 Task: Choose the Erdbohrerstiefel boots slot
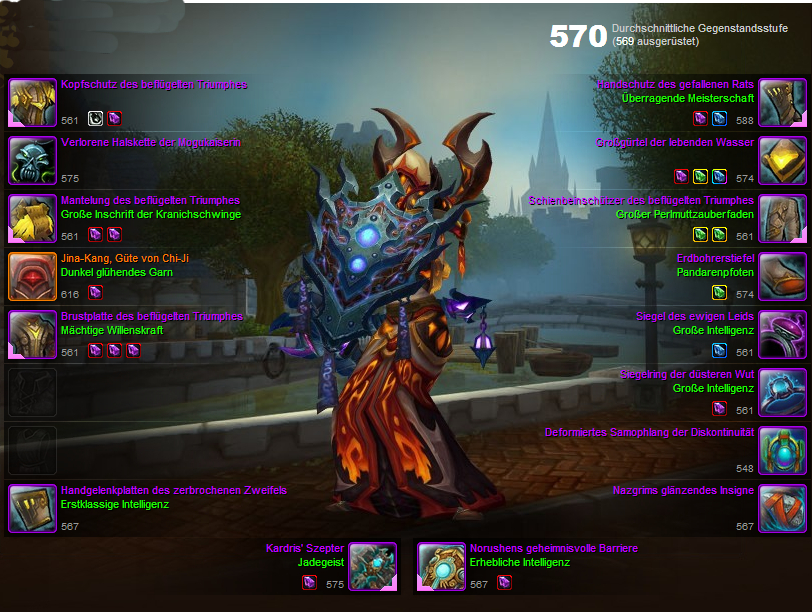point(783,276)
